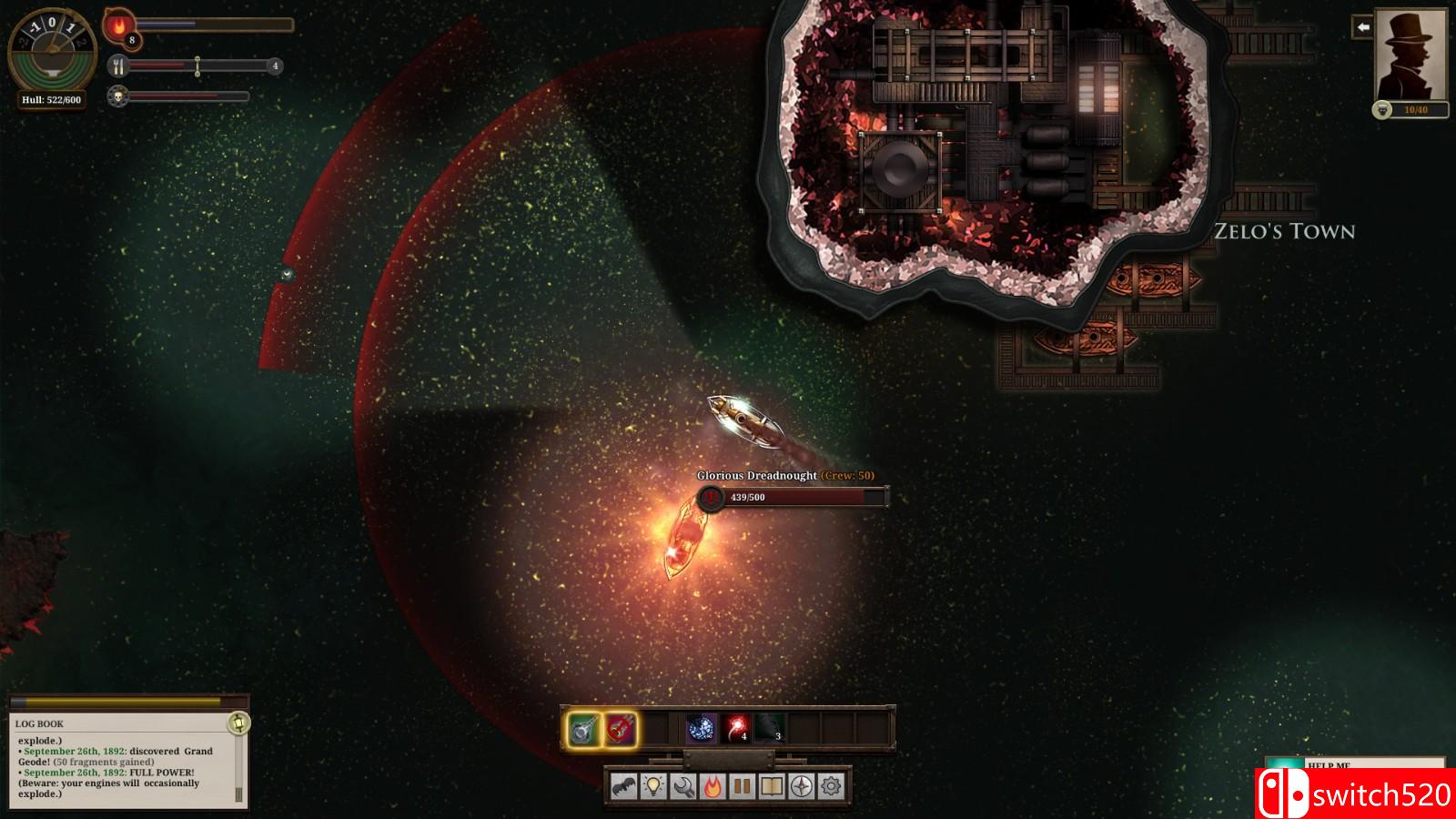Fire the green deck gun weapon
The width and height of the screenshot is (1456, 819).
tap(583, 730)
